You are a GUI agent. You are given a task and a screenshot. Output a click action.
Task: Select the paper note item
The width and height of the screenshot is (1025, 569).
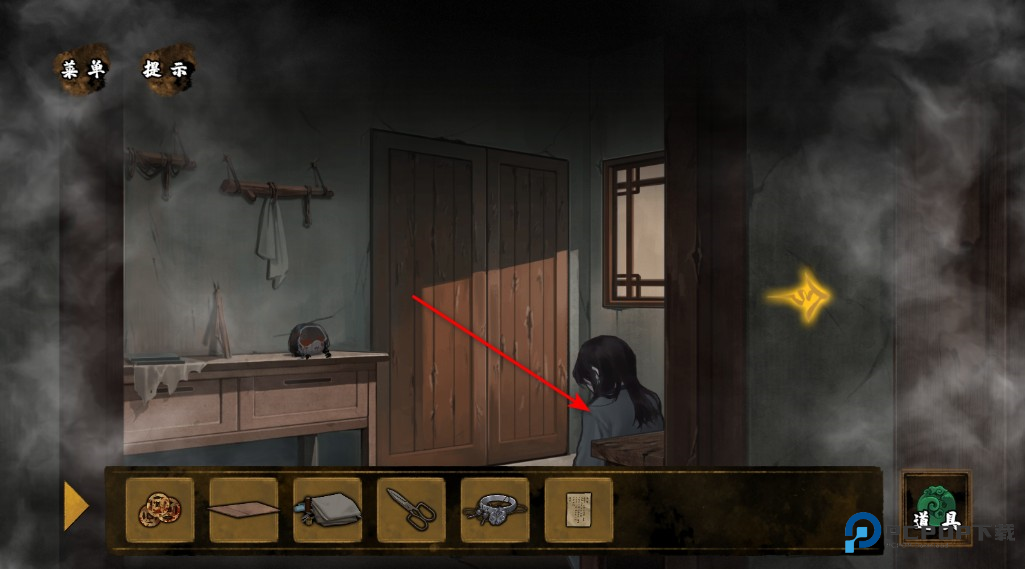tap(579, 510)
